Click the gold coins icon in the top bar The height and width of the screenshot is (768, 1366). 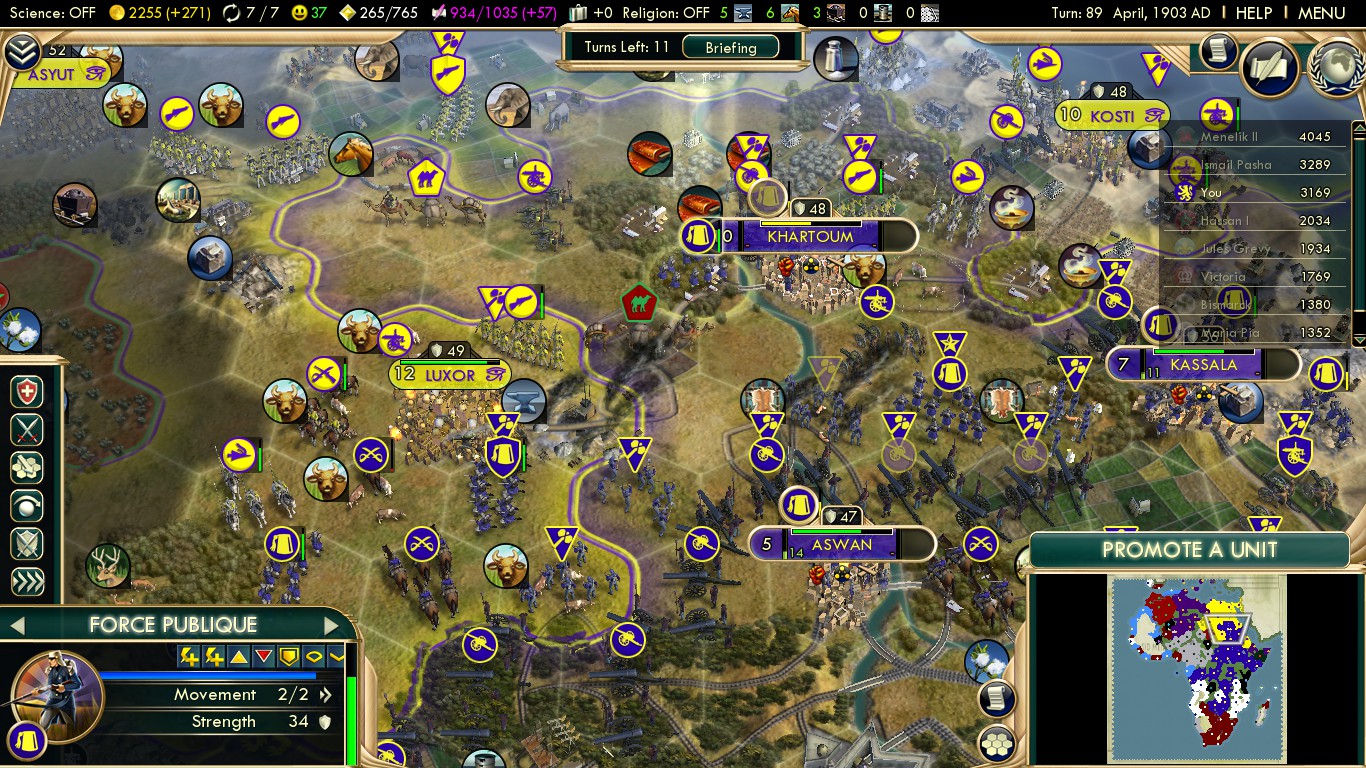[118, 14]
